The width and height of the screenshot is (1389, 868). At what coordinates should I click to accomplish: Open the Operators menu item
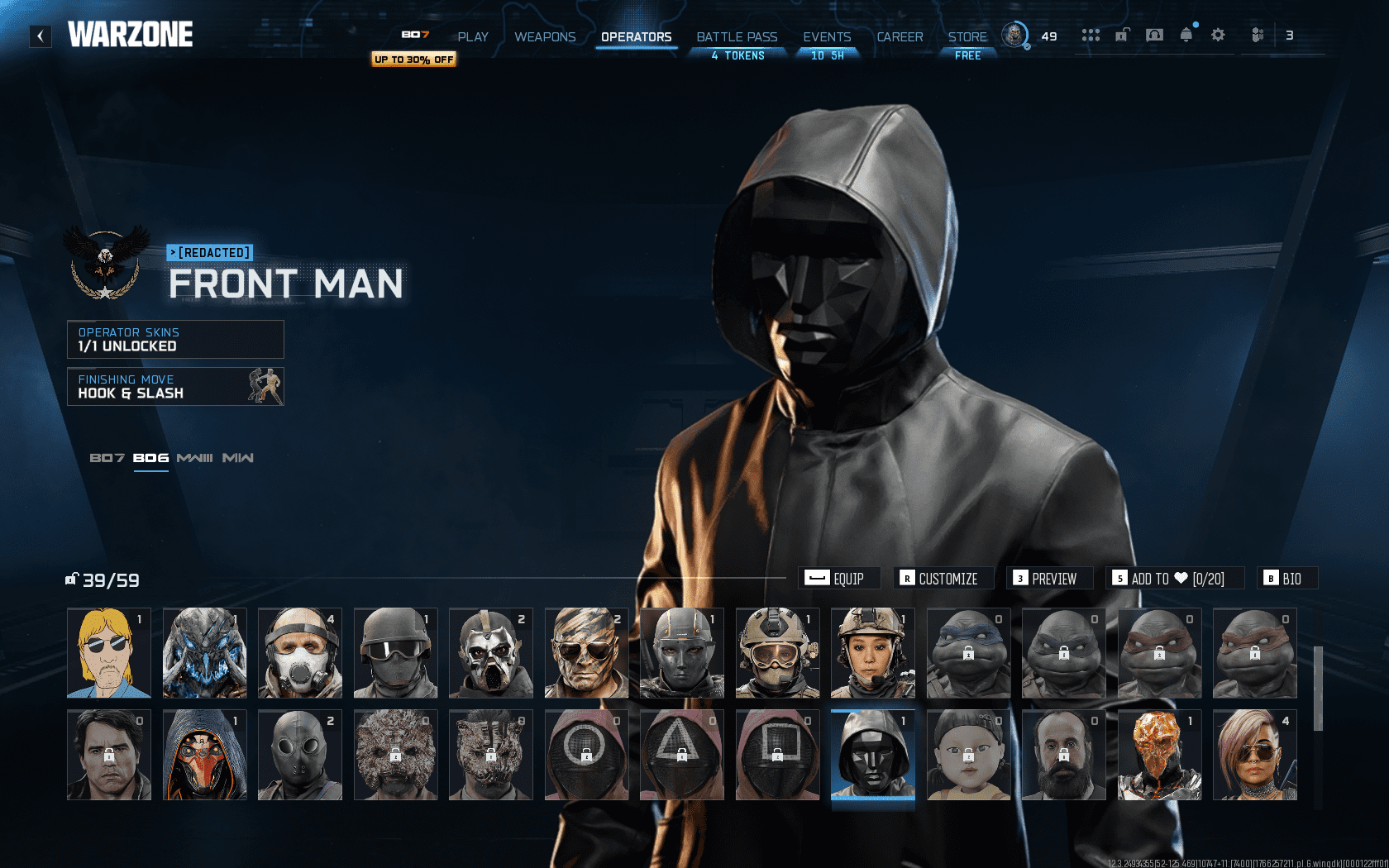(637, 36)
